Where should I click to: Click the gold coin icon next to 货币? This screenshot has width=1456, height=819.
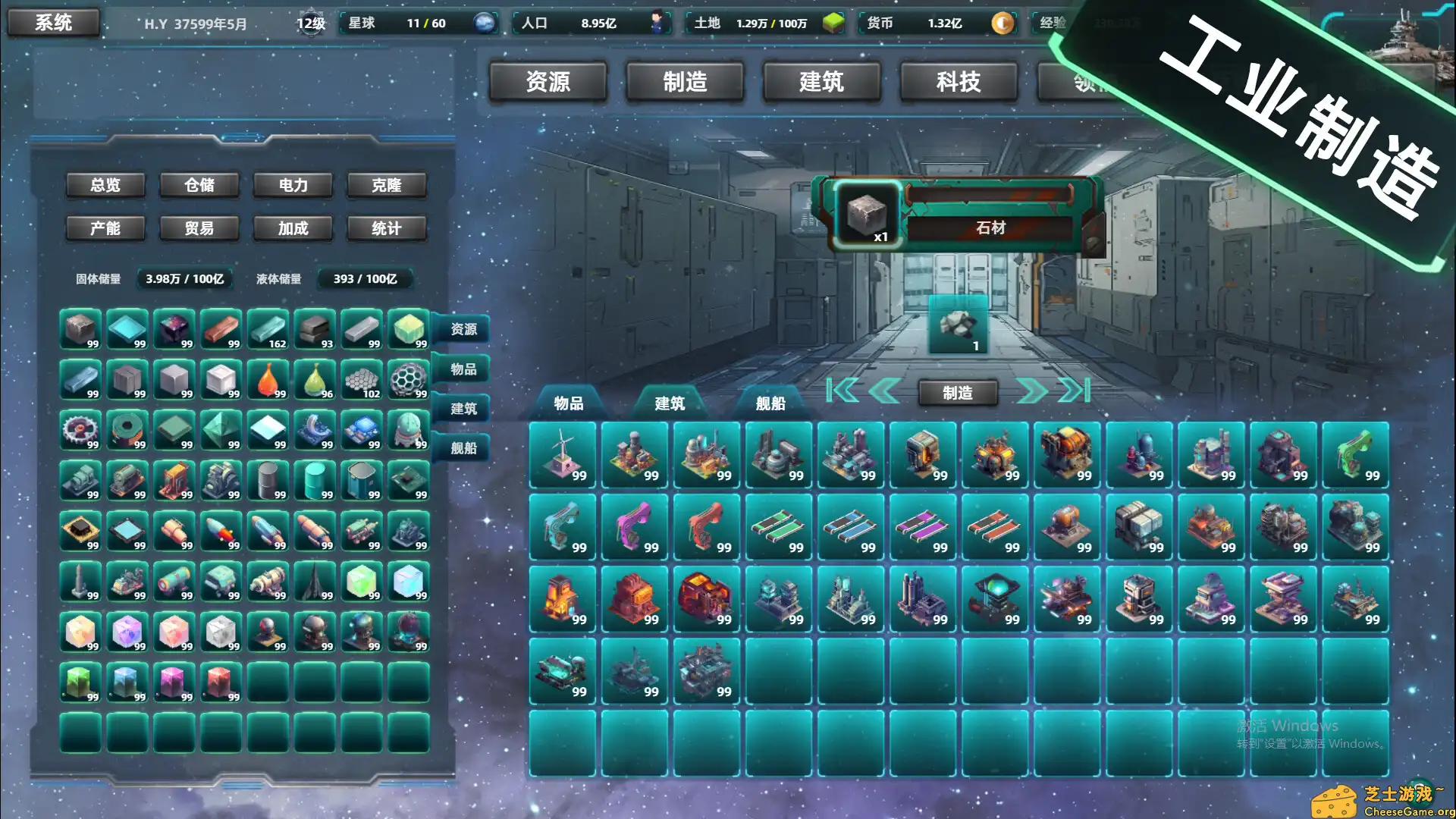[1003, 23]
